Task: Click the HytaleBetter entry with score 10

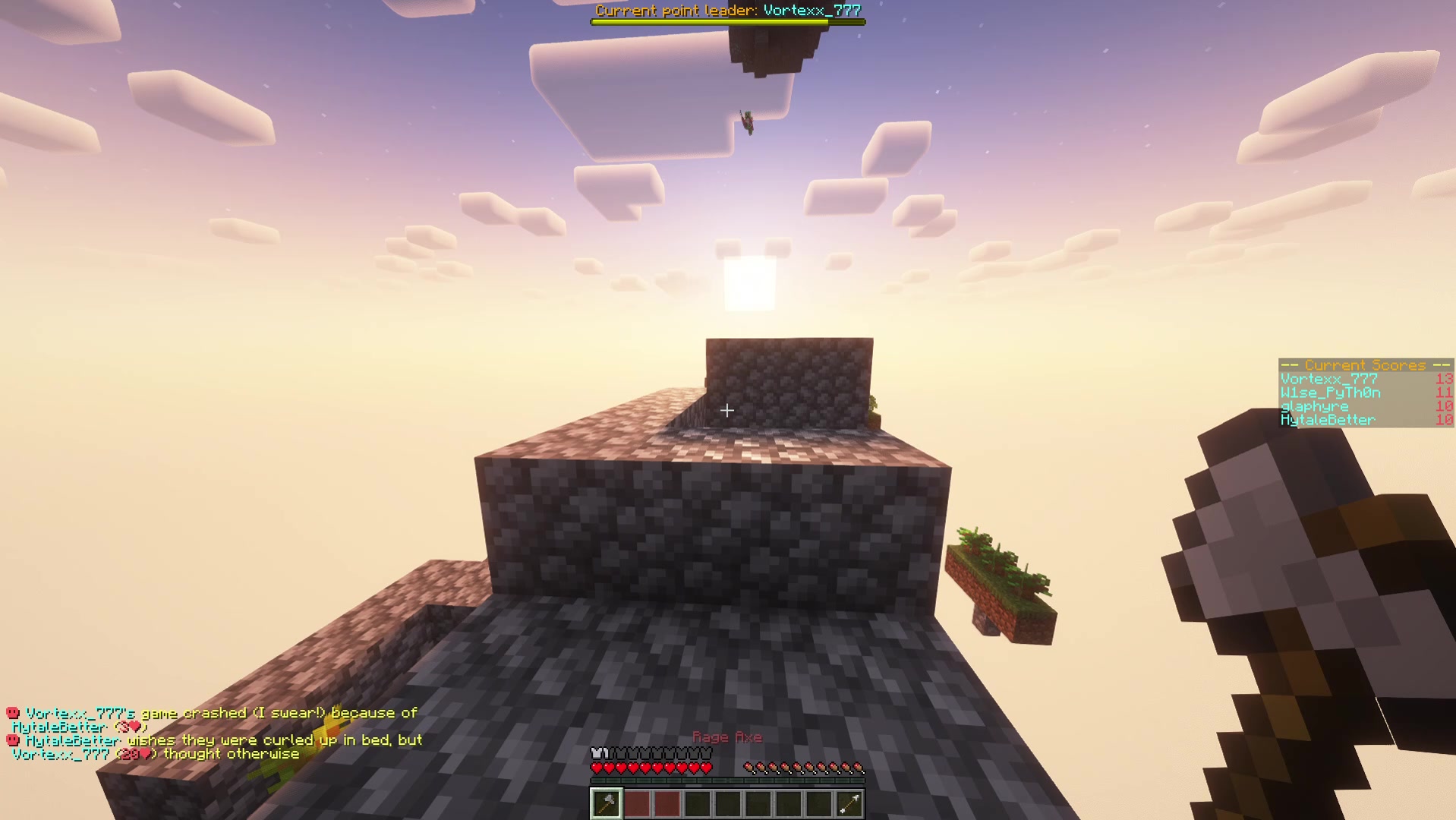Action: 1328,420
